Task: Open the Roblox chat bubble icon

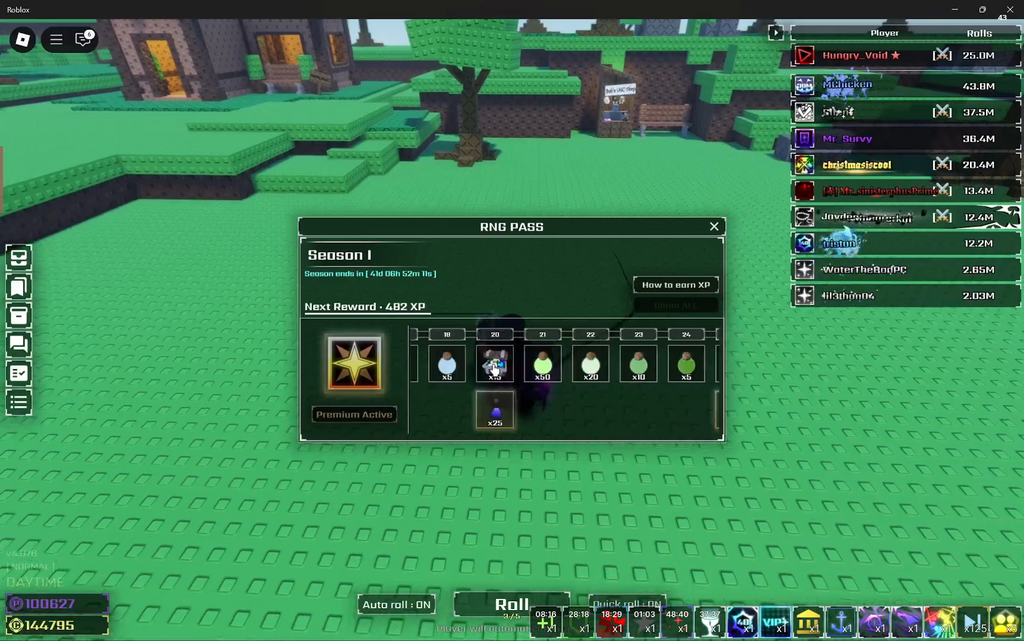Action: 84,40
